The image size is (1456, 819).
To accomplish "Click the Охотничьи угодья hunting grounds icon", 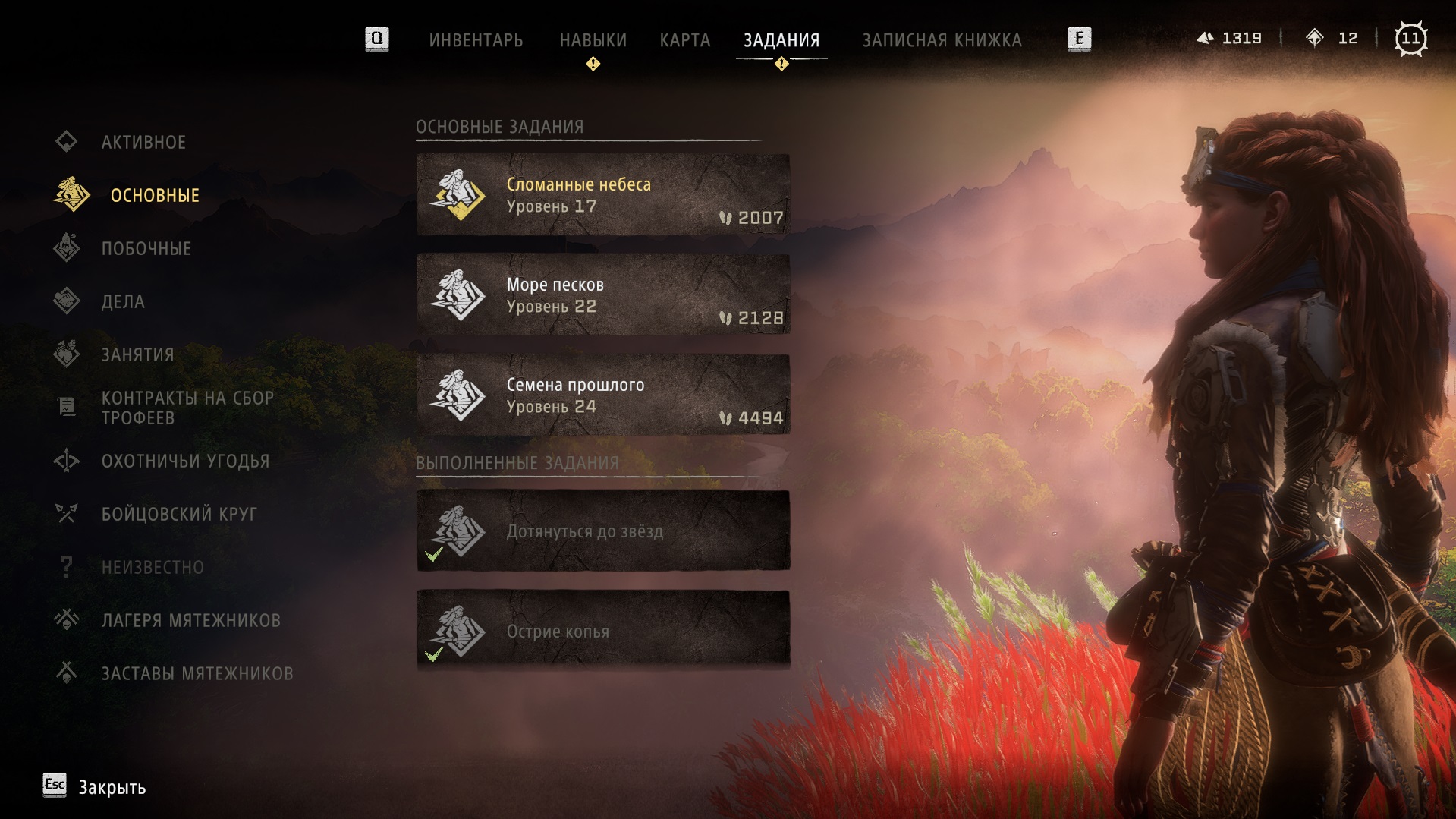I will [x=67, y=461].
